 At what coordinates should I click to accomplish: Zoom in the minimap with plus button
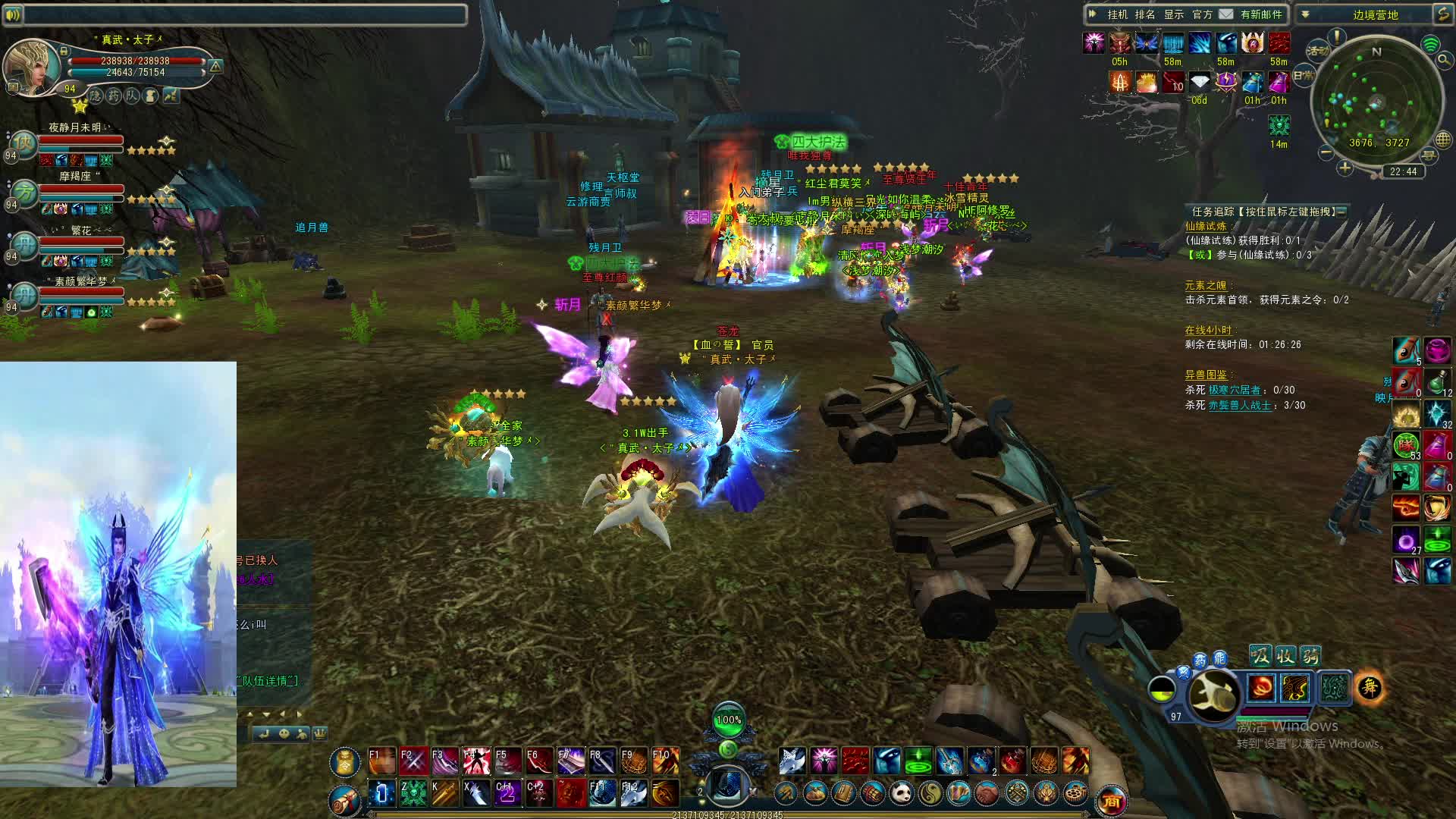1345,168
